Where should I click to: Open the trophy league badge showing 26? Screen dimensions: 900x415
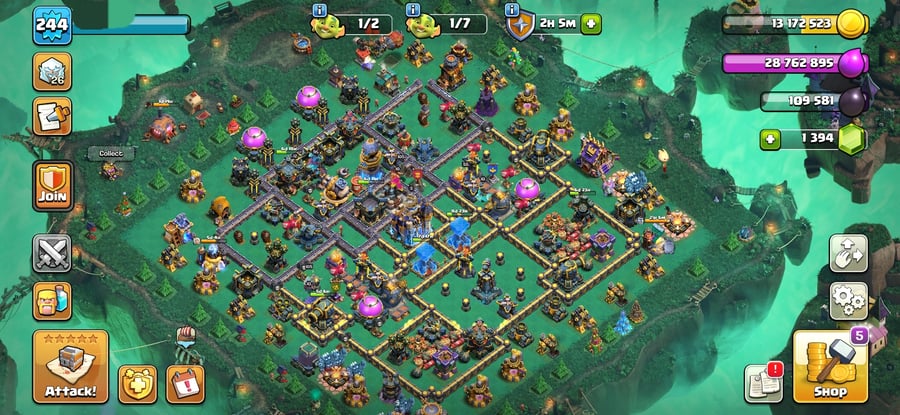click(x=52, y=72)
